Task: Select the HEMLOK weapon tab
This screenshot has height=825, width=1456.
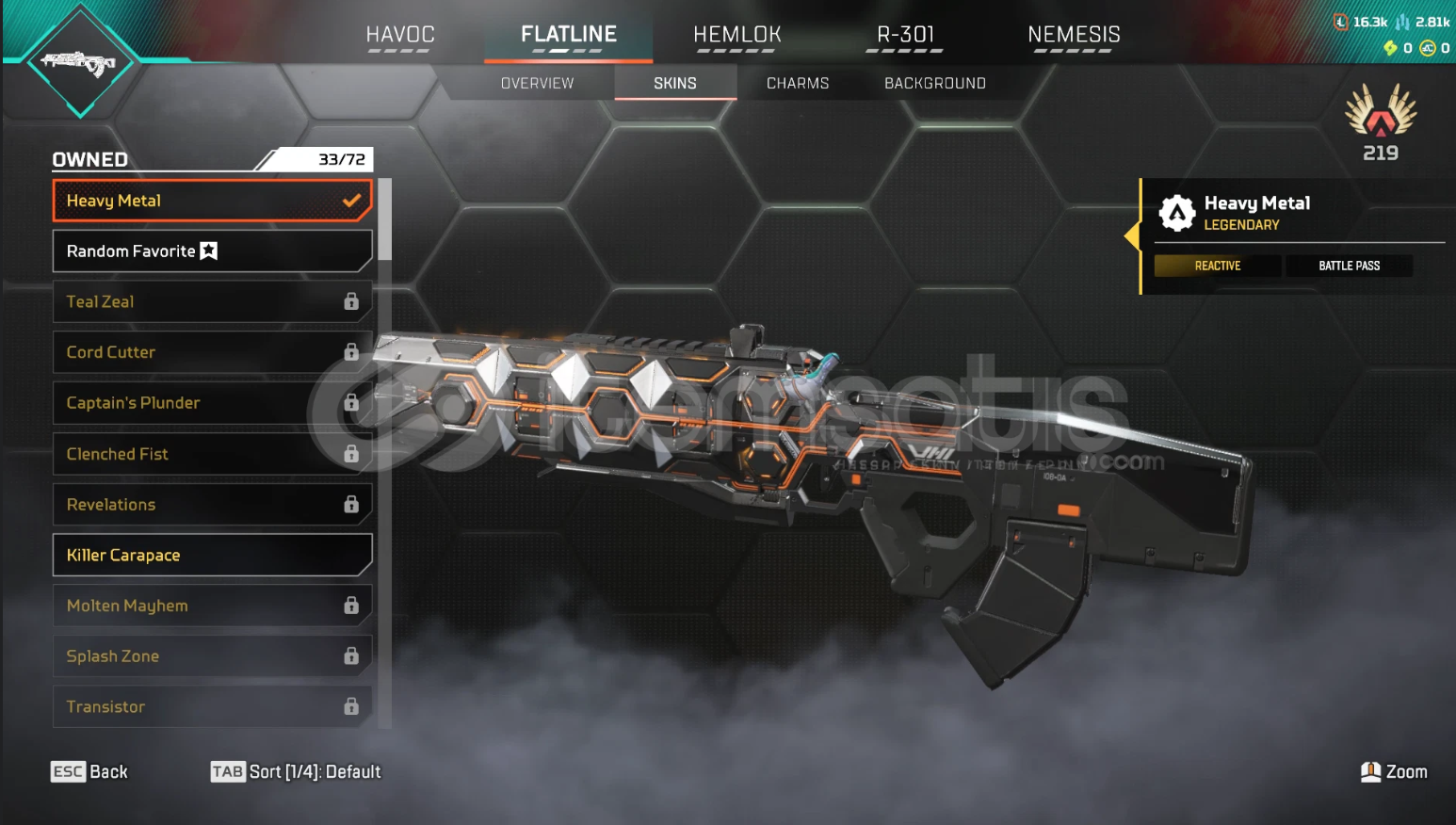Action: pyautogui.click(x=736, y=35)
